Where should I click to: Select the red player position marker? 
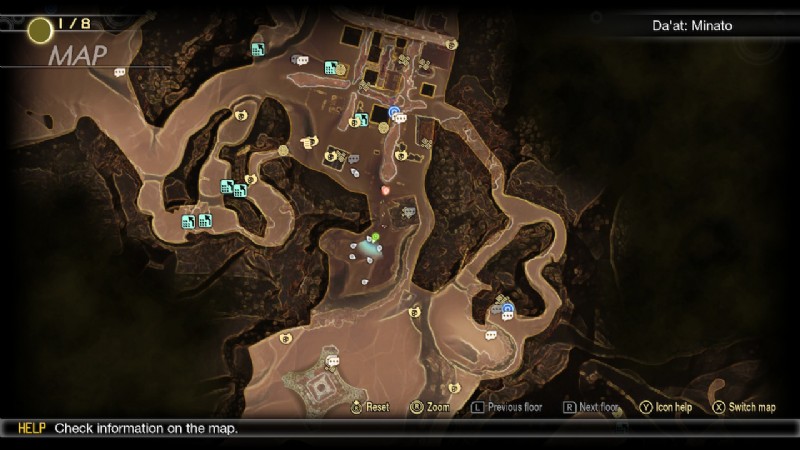pyautogui.click(x=386, y=188)
